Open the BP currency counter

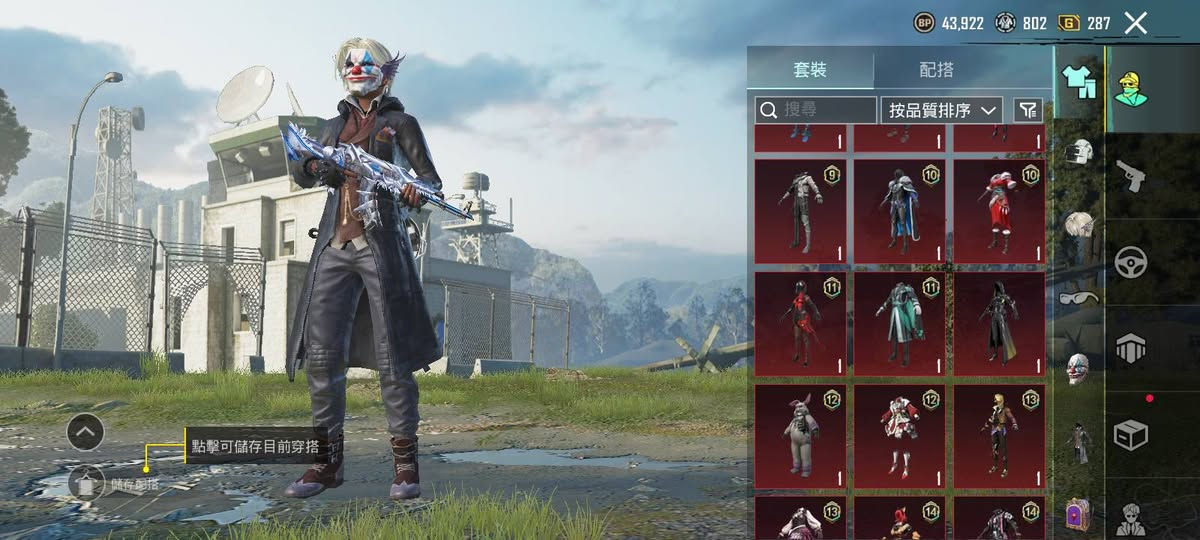pos(949,23)
